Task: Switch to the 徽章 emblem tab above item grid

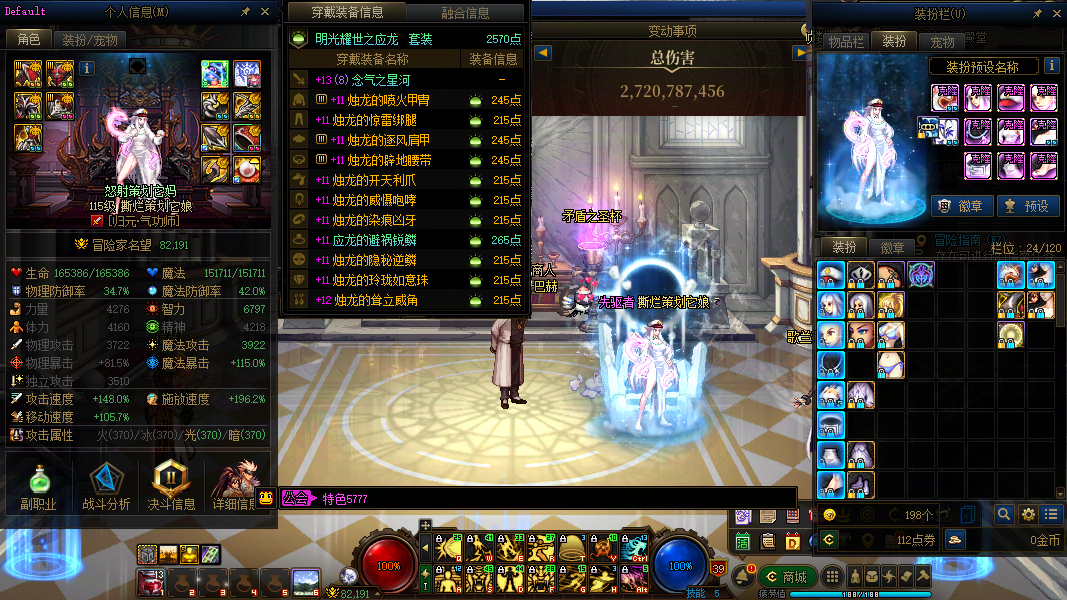Action: pos(892,247)
